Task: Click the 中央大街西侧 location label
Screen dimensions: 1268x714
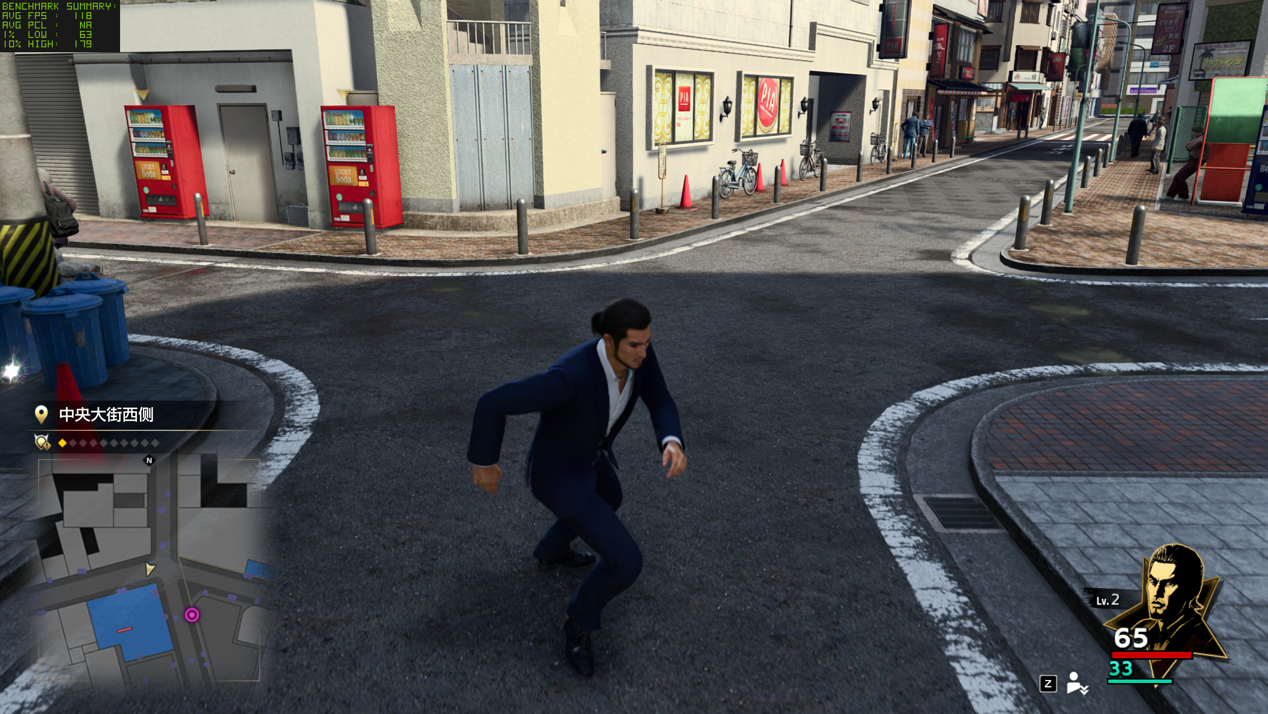Action: coord(105,414)
